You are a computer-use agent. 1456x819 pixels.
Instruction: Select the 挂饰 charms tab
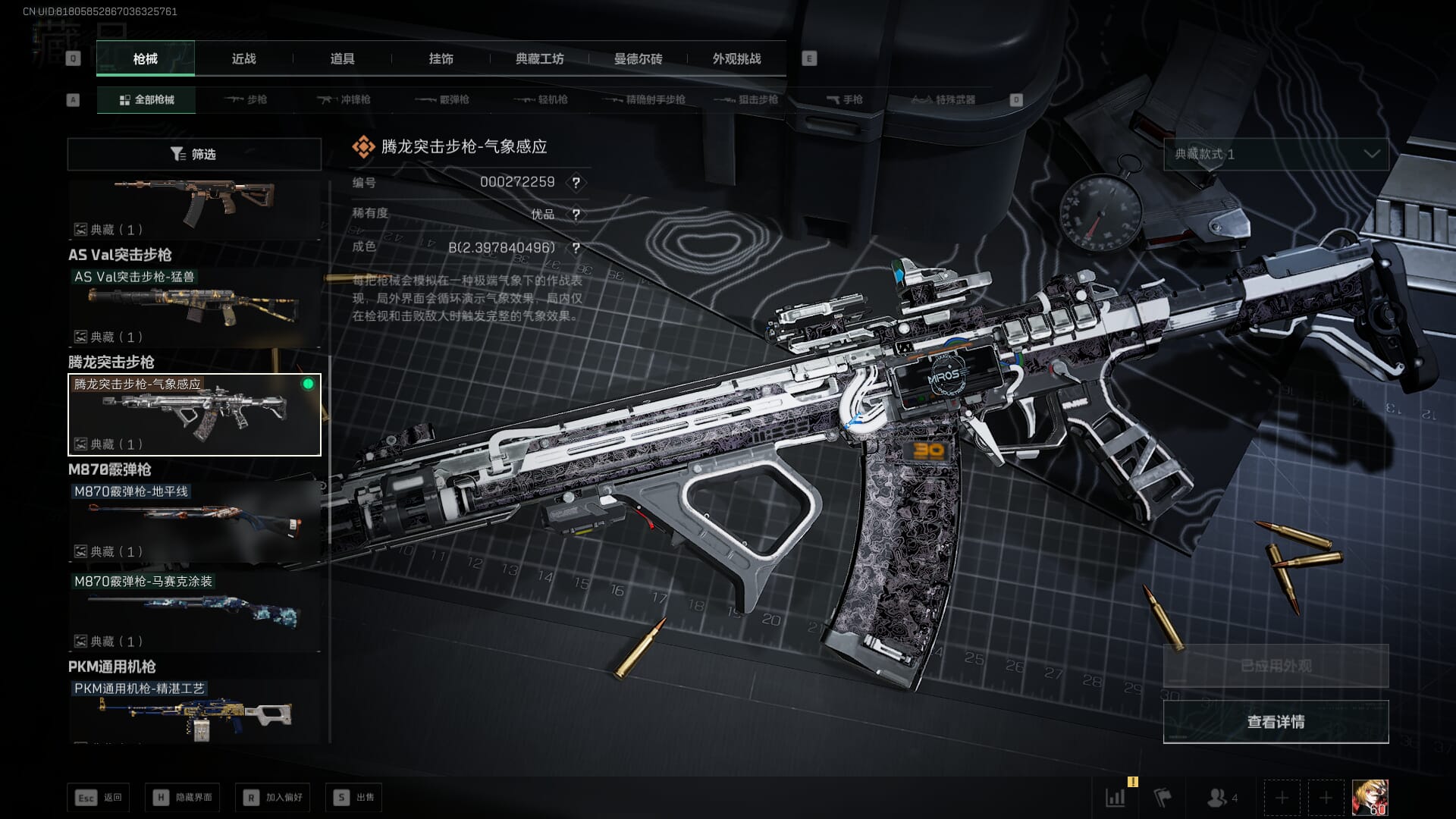[x=441, y=58]
